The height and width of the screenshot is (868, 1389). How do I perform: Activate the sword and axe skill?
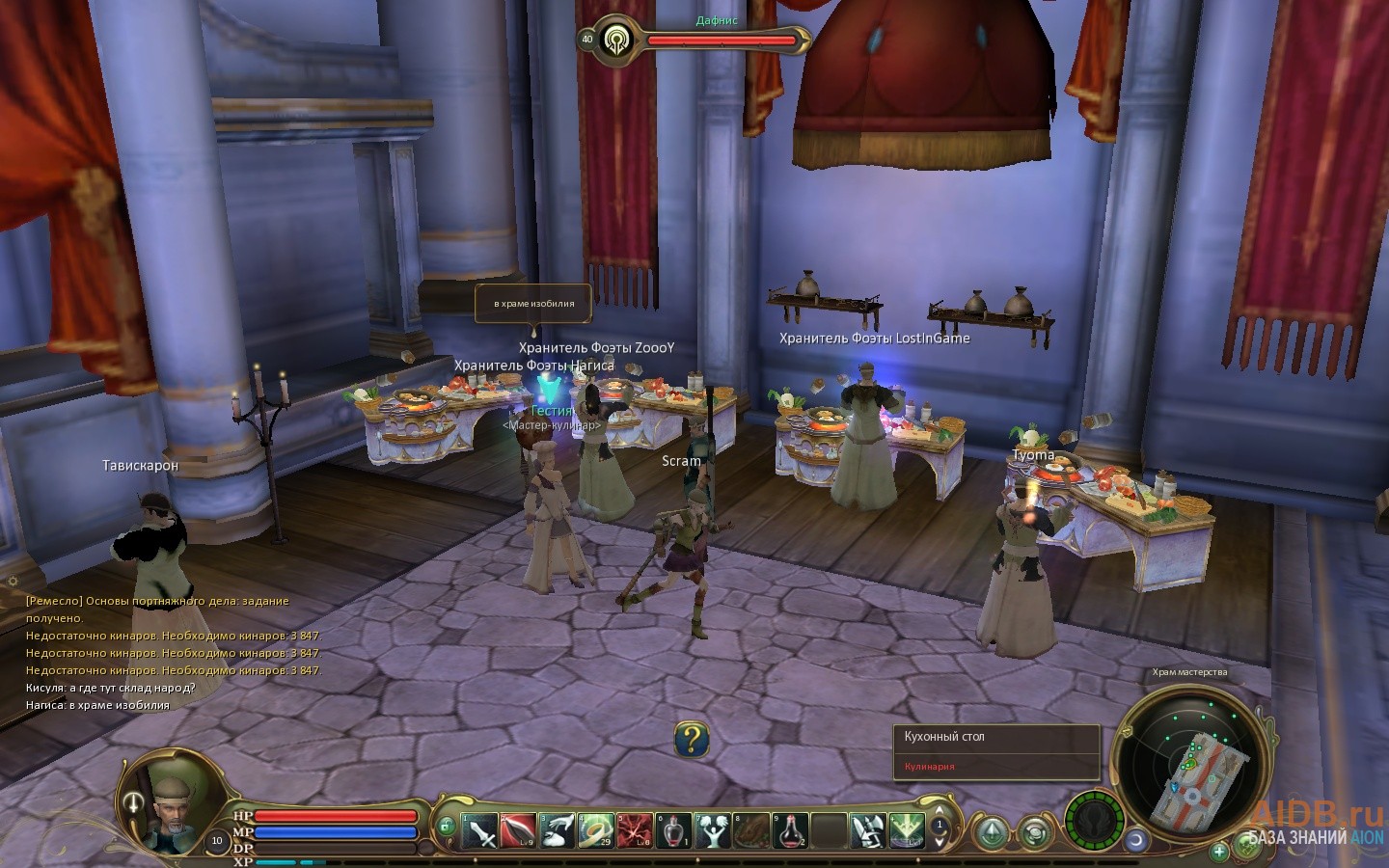click(868, 830)
